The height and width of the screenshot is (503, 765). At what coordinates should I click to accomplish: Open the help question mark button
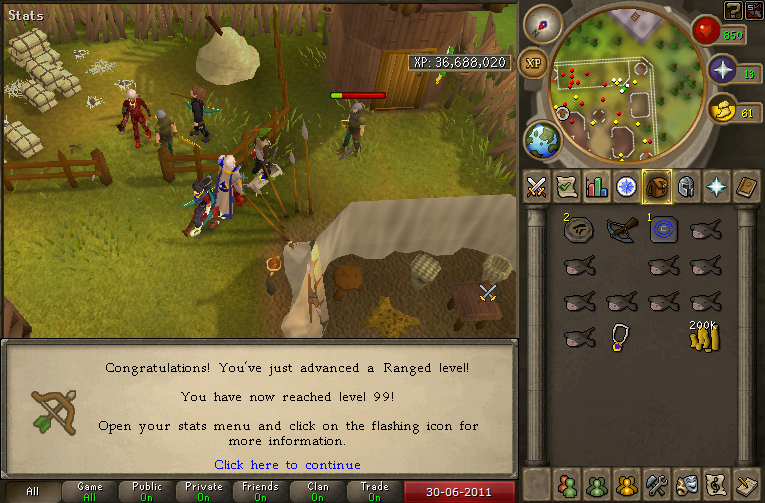point(735,9)
